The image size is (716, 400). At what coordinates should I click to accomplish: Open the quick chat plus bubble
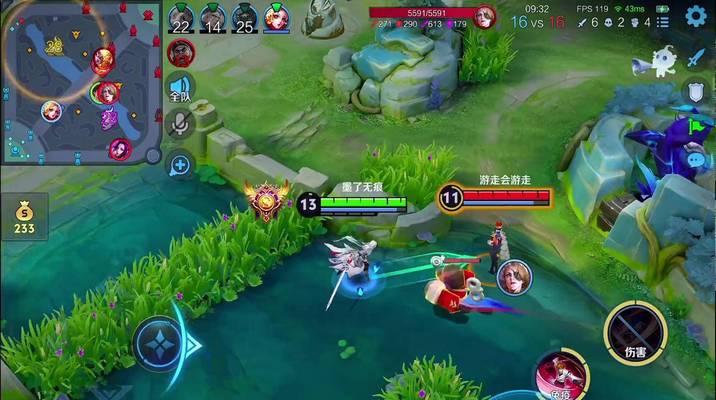tap(180, 164)
